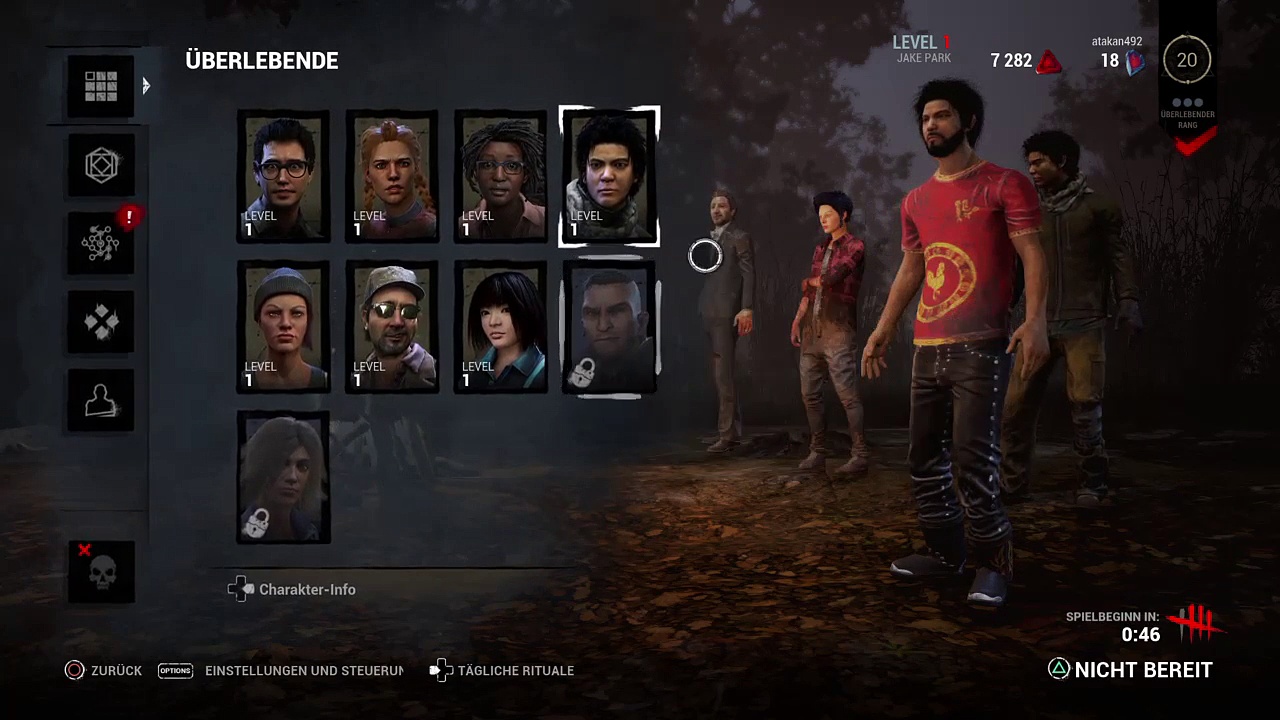Choose the blonde braided-hair survivor portrait
The height and width of the screenshot is (720, 1280).
click(x=392, y=177)
